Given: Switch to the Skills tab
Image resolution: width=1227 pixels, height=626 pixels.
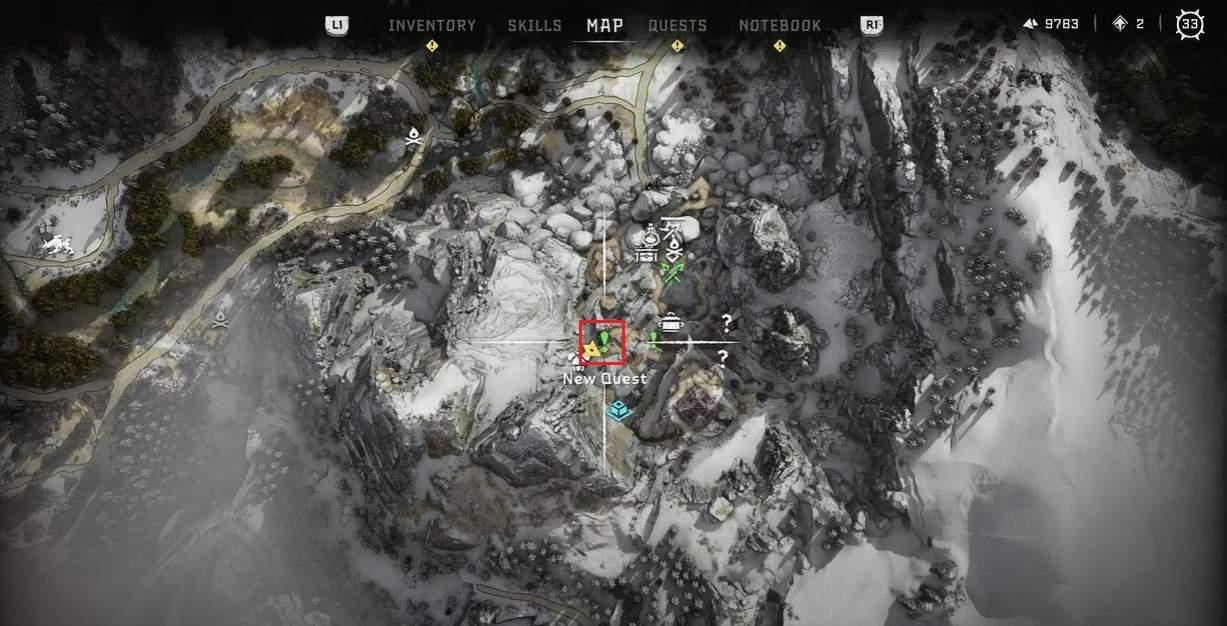Looking at the screenshot, I should [x=534, y=25].
